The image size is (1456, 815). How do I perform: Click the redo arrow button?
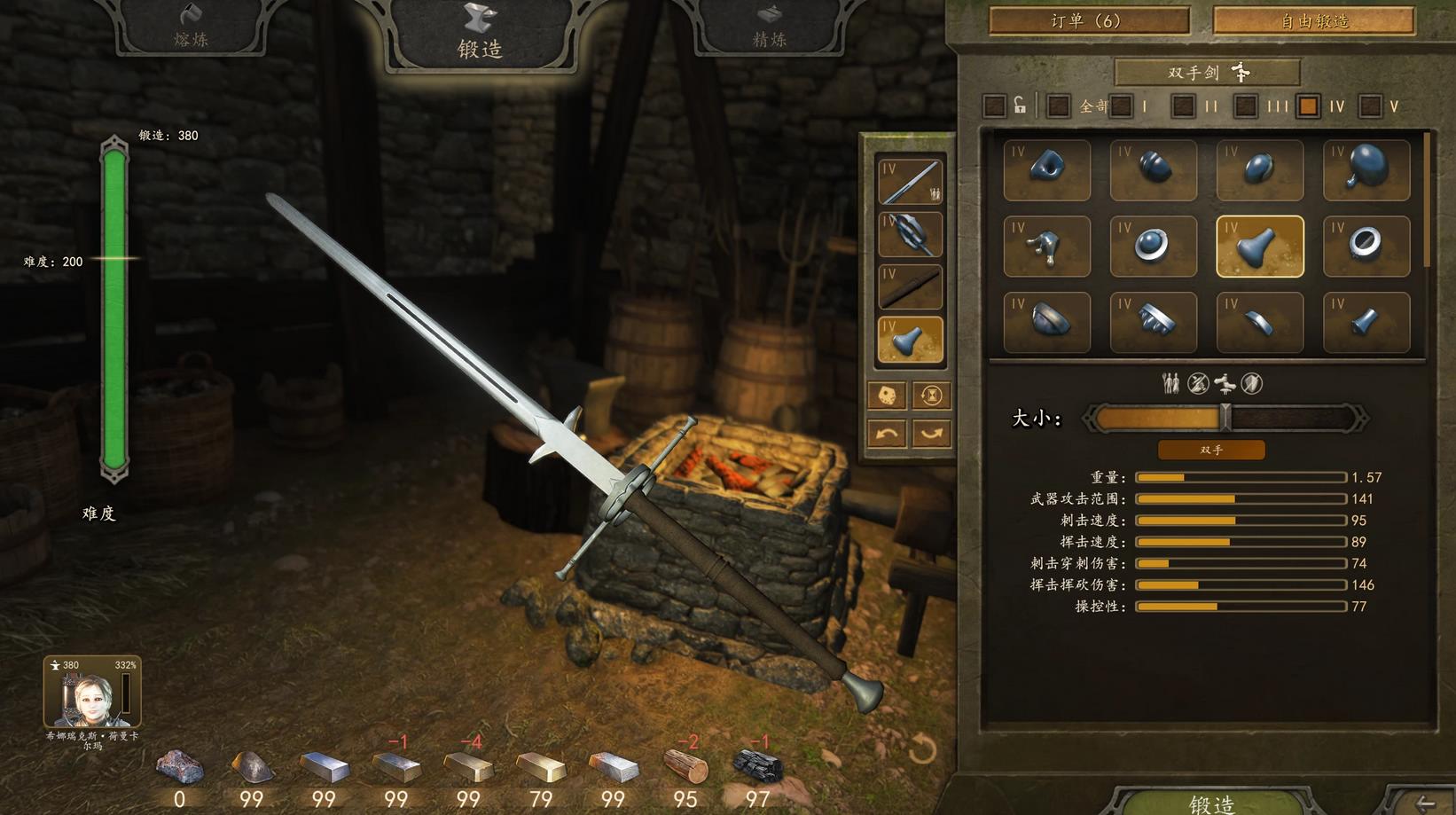click(931, 434)
